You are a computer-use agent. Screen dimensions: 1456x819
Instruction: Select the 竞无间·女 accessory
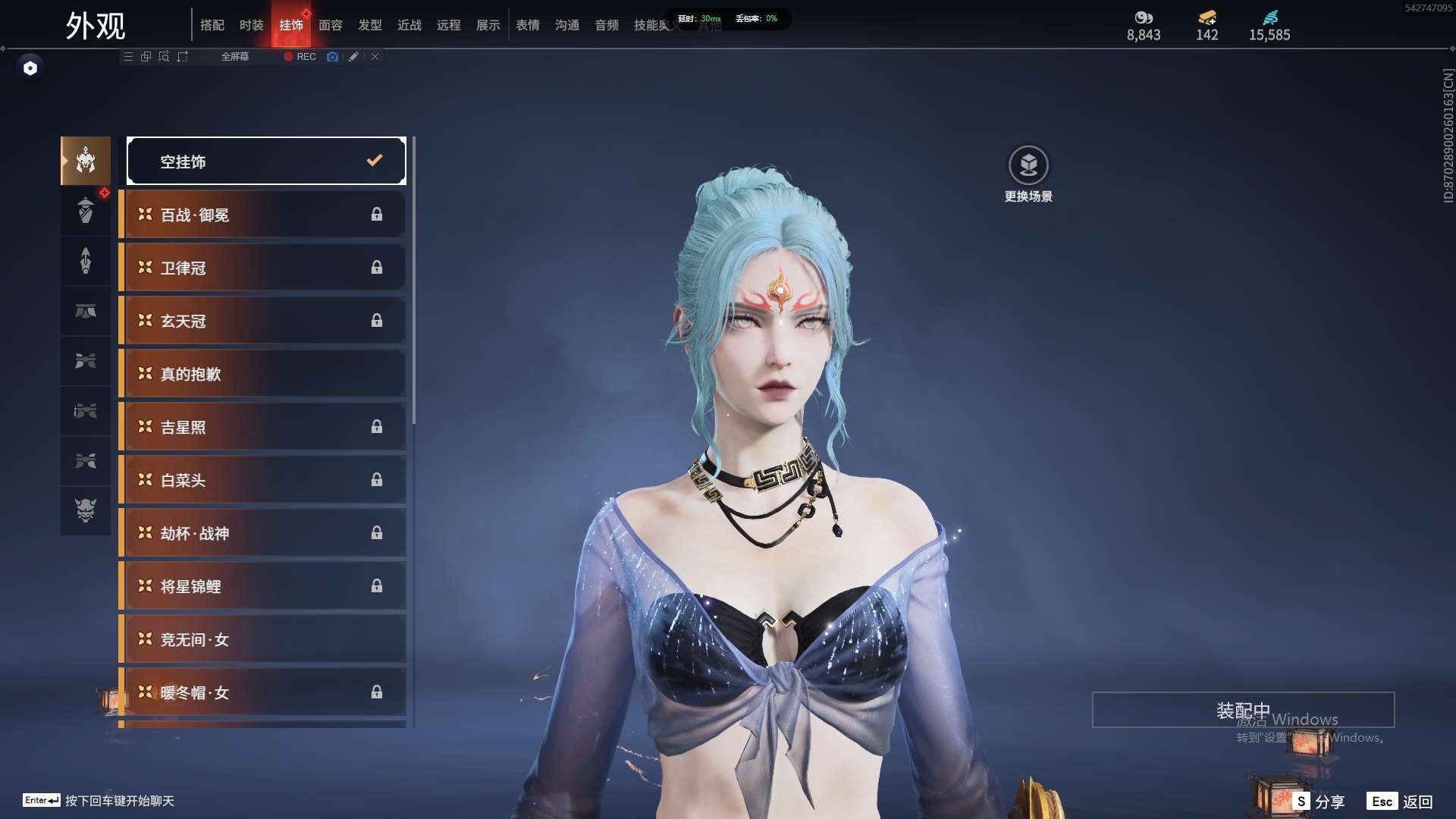[x=262, y=639]
